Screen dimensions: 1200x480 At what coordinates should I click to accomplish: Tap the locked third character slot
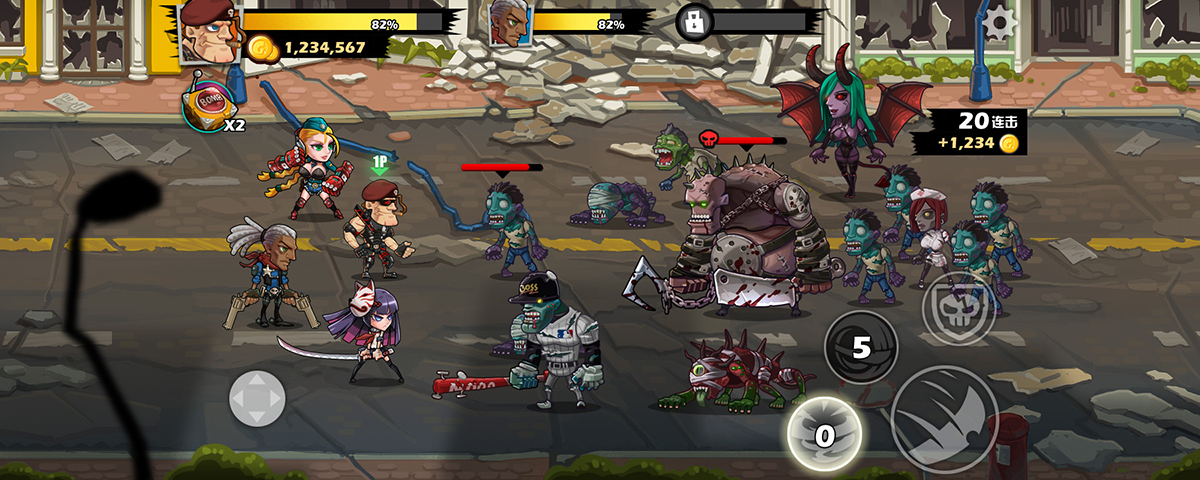pos(694,22)
